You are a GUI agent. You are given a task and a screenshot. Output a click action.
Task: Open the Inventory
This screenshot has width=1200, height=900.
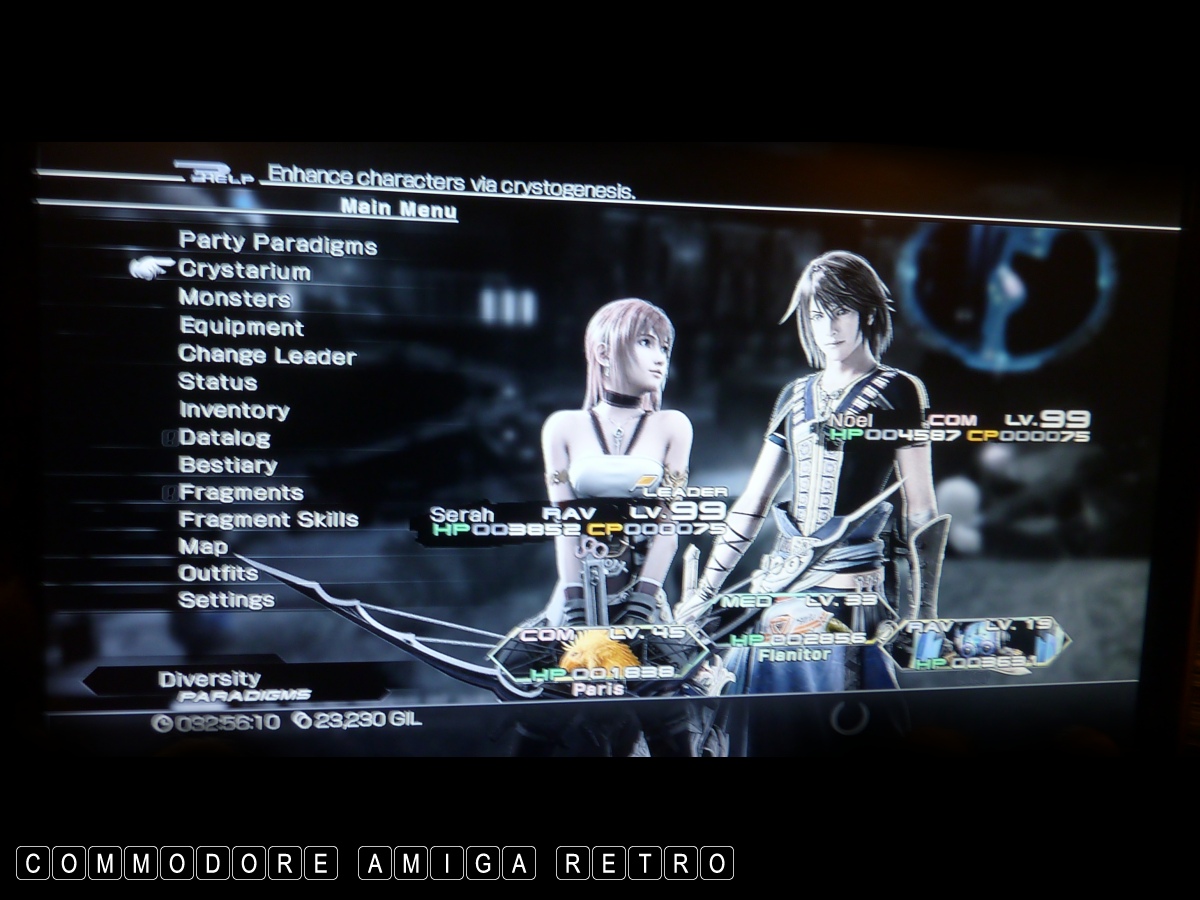(x=234, y=410)
